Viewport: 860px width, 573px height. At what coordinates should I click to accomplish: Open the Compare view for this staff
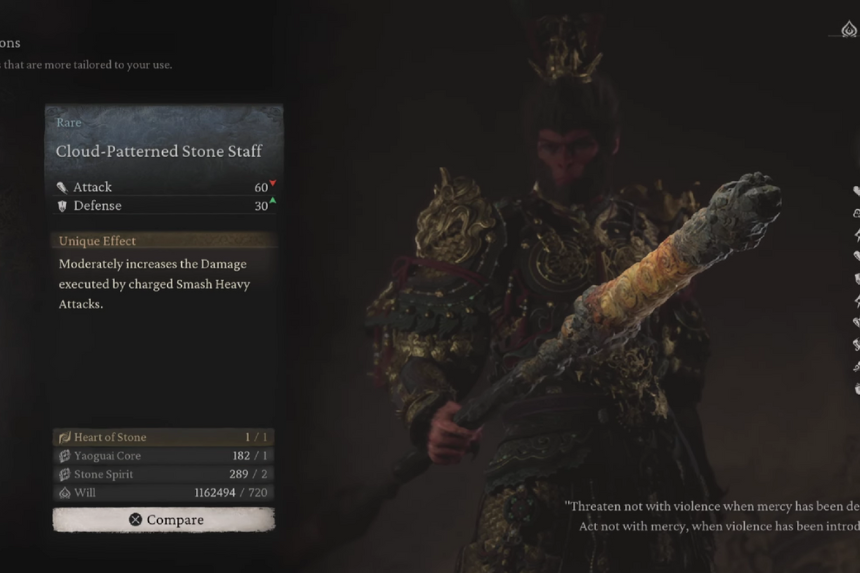[164, 520]
